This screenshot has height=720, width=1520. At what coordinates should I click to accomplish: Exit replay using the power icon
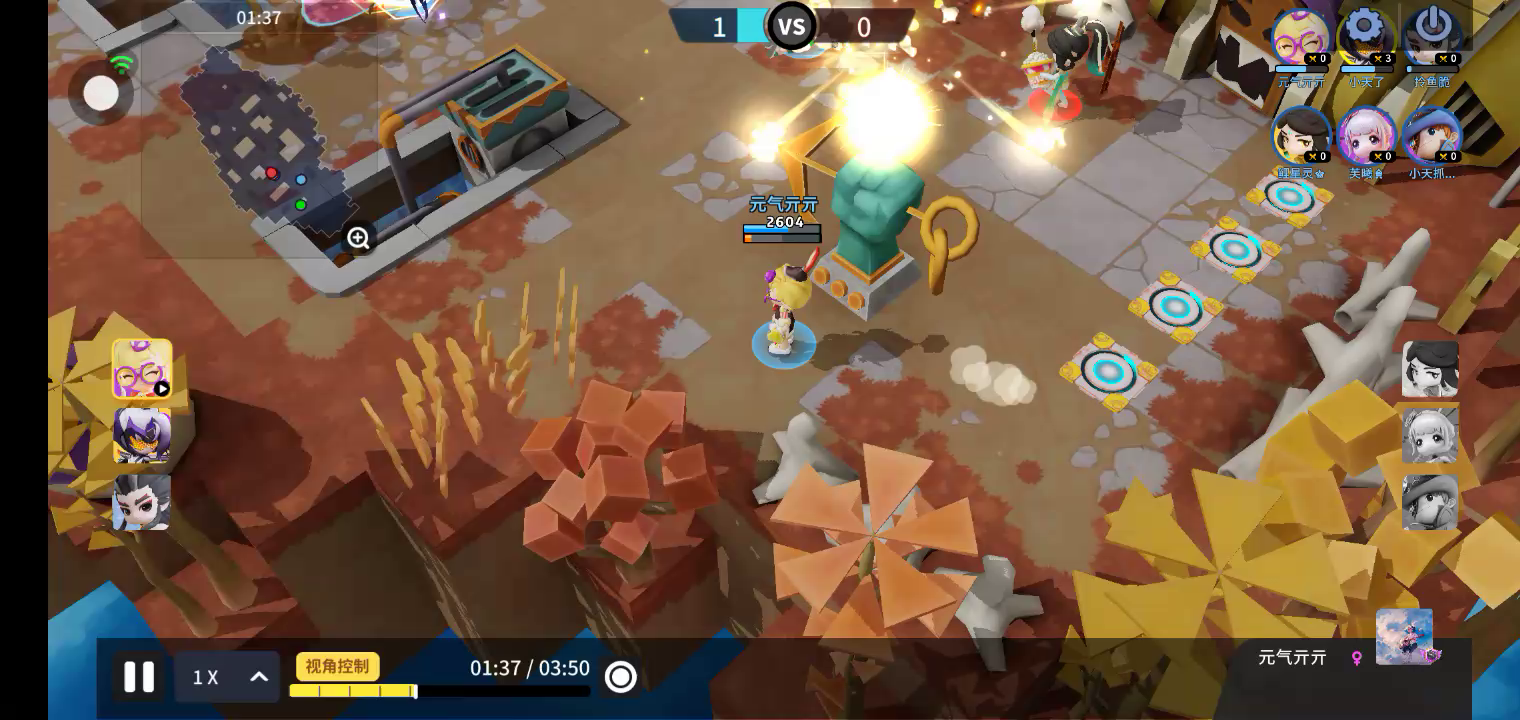tap(1432, 34)
